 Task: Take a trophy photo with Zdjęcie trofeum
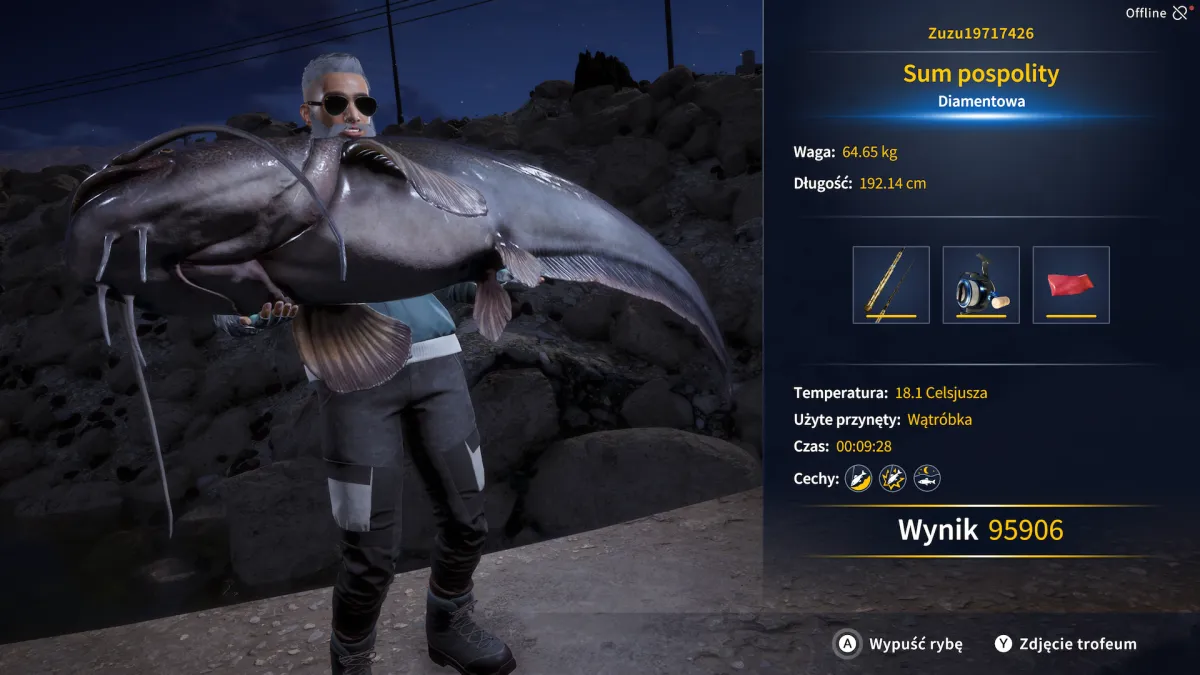pyautogui.click(x=1066, y=644)
